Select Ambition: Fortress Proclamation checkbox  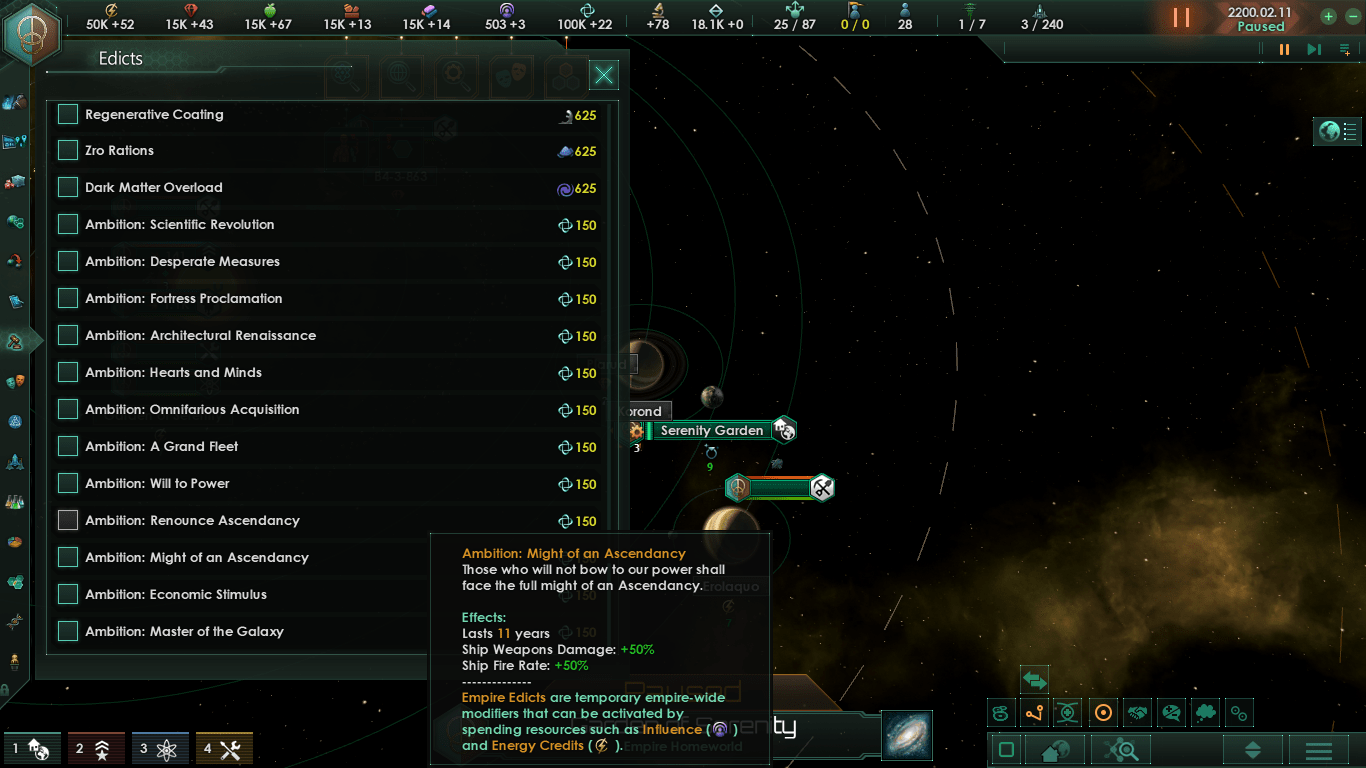point(68,299)
